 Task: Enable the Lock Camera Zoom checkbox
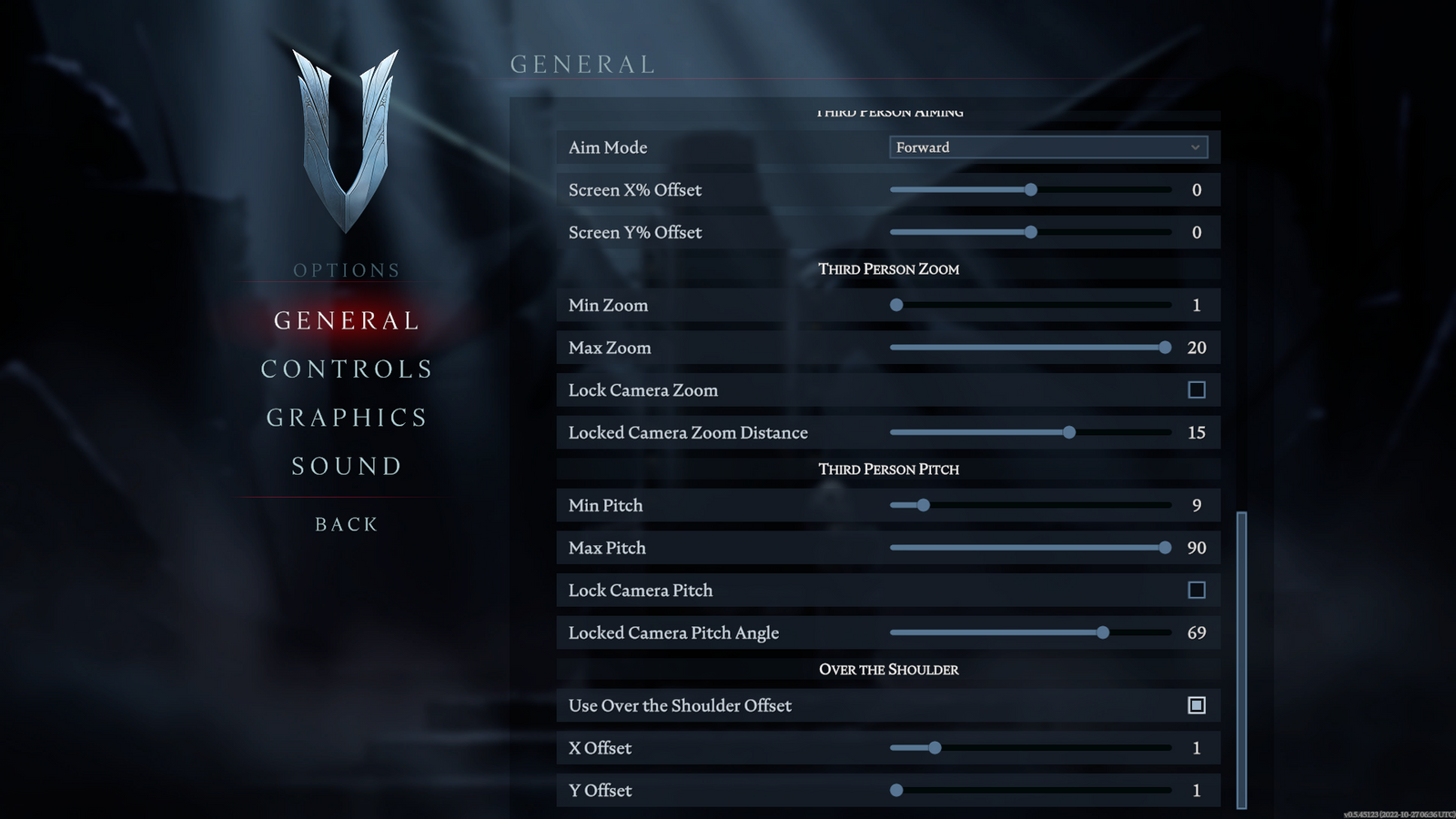[1197, 390]
